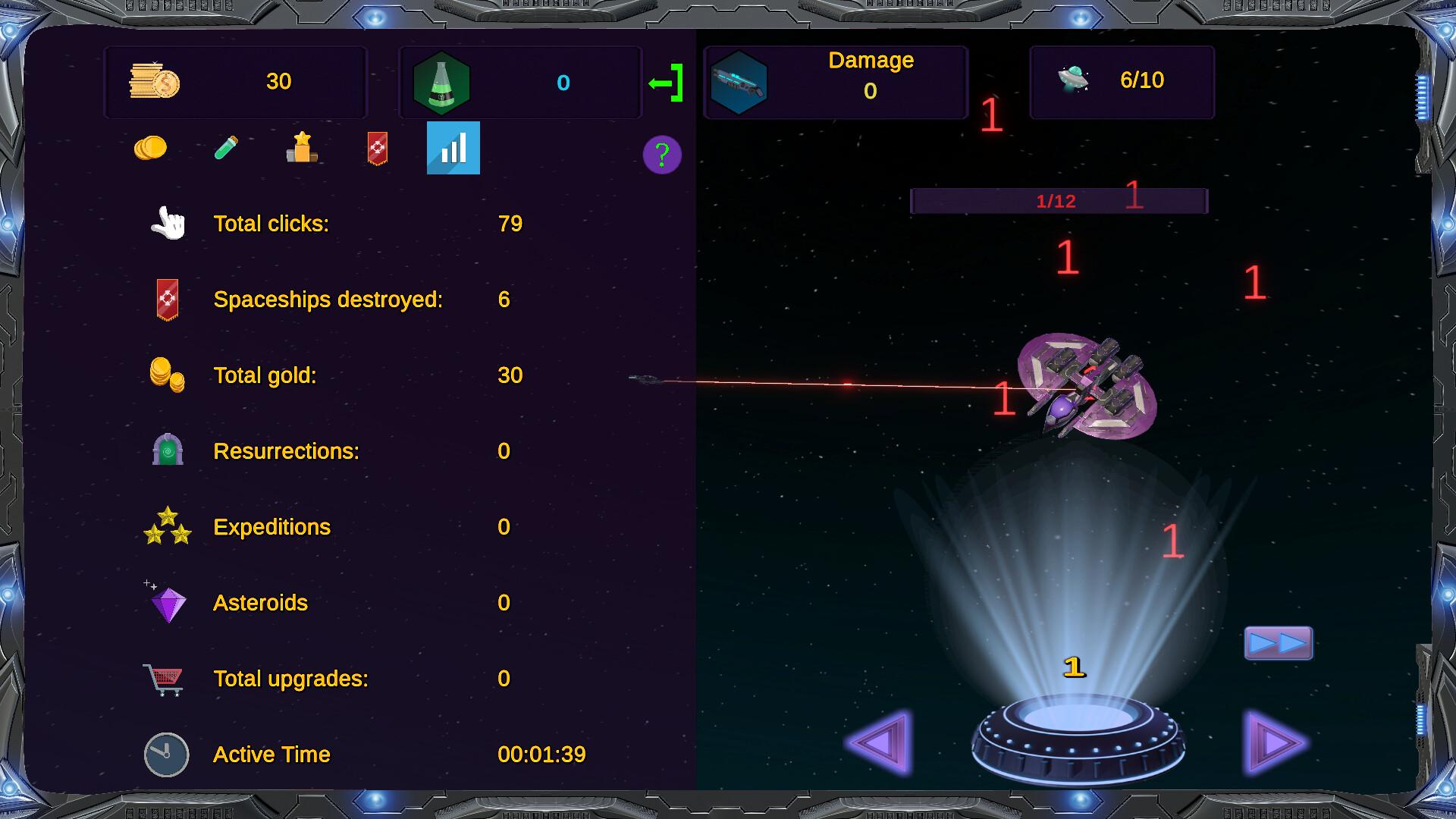Screen dimensions: 1456x819
Task: Click the Total clicks hand icon
Action: pyautogui.click(x=167, y=222)
